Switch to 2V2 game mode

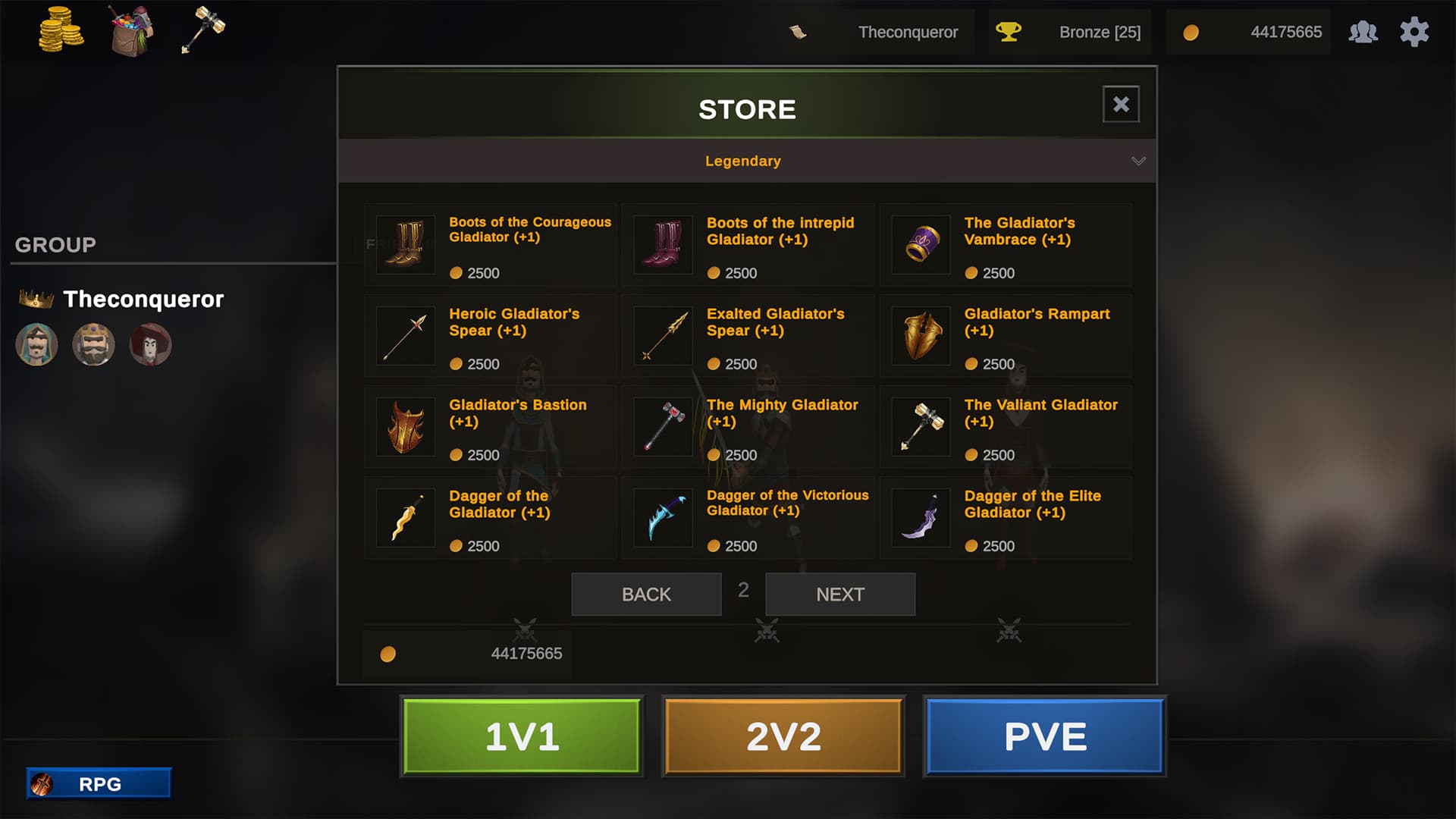[x=782, y=735]
